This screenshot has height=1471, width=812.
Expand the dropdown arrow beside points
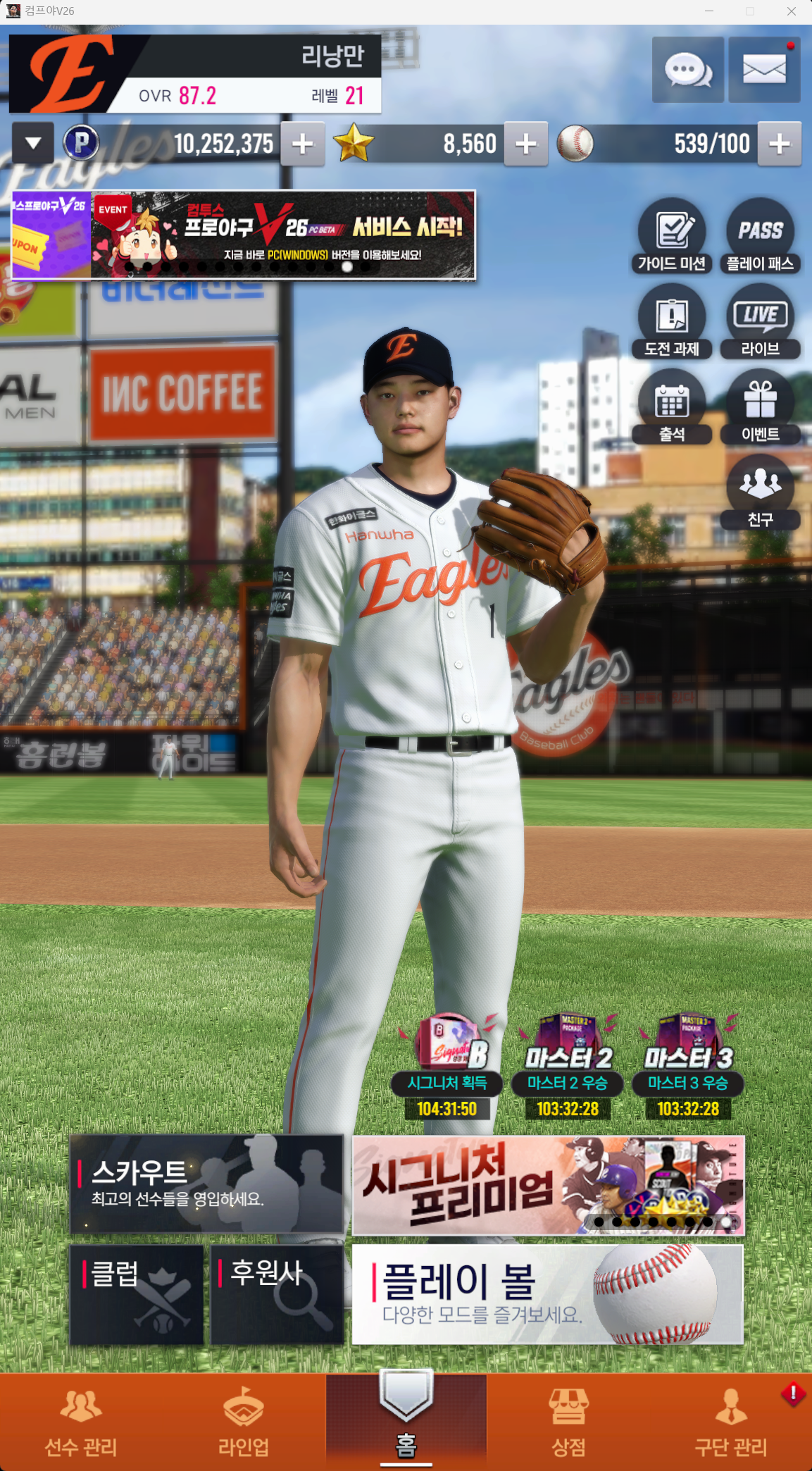[x=33, y=144]
